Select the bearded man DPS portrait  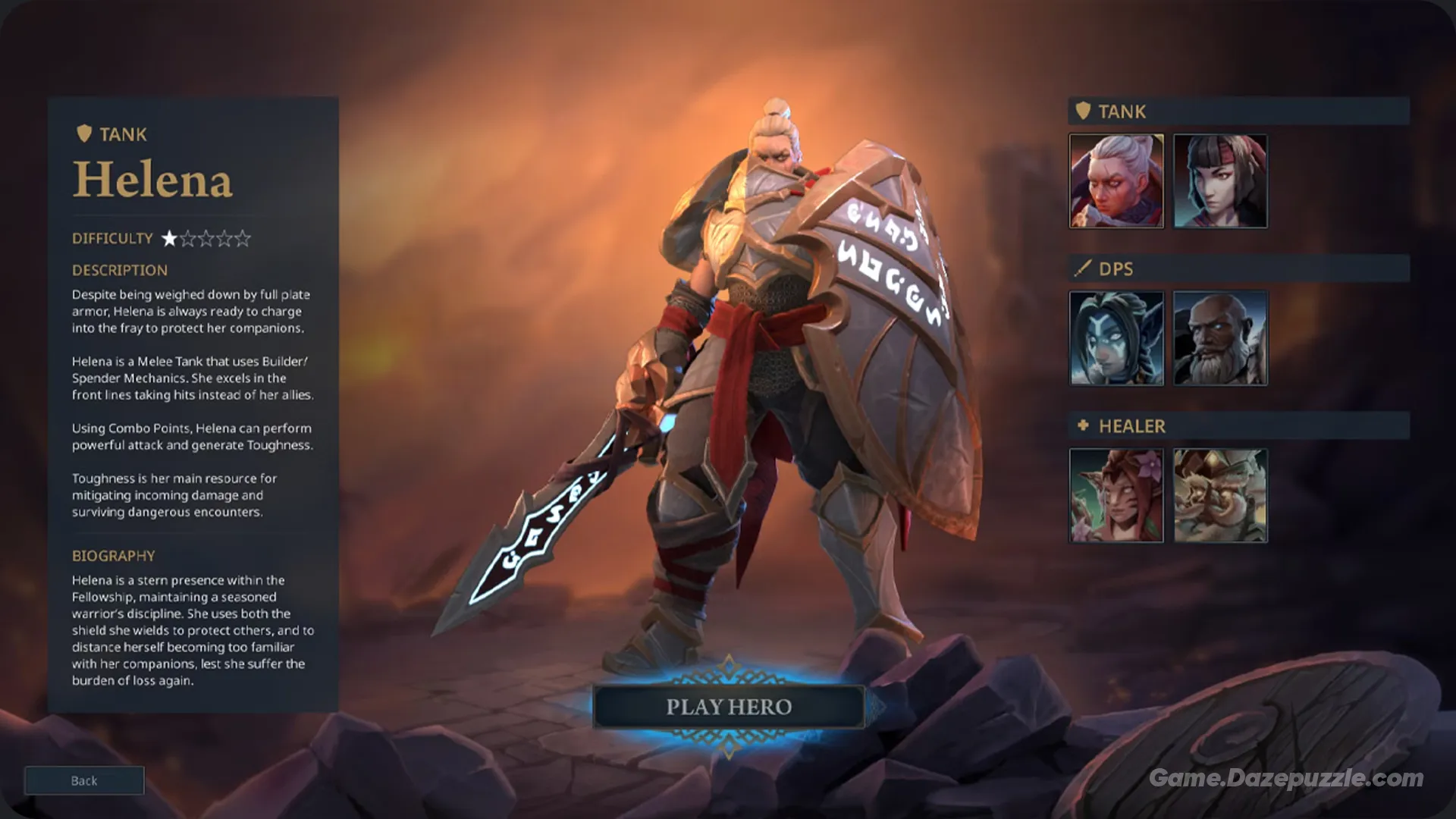point(1220,338)
